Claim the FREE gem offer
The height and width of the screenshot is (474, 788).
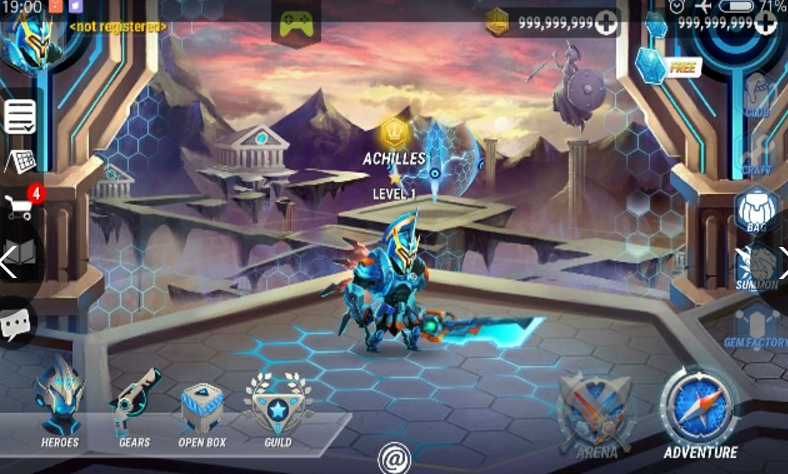[x=666, y=66]
